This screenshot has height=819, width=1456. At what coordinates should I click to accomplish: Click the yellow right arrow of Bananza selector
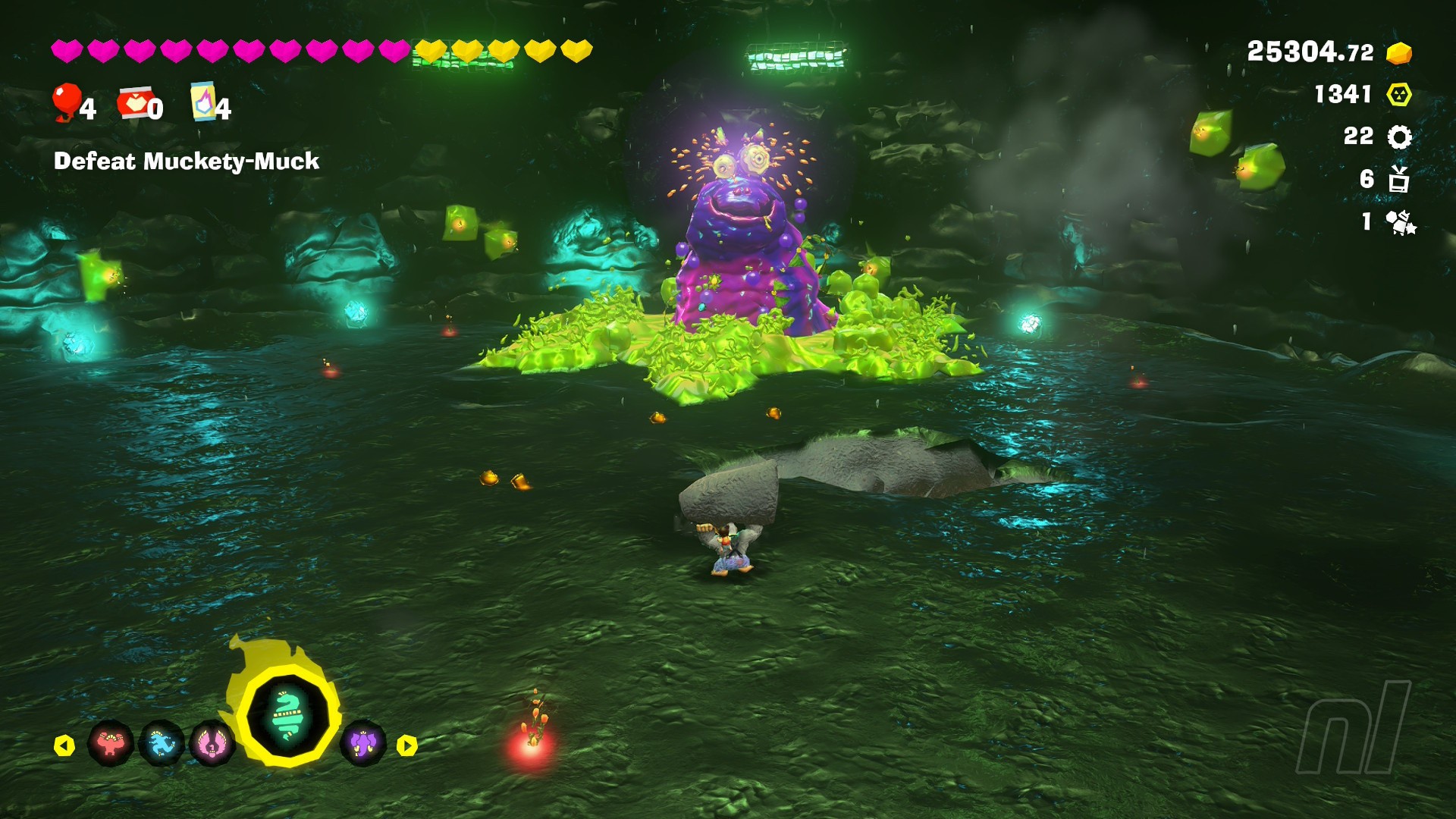[407, 746]
